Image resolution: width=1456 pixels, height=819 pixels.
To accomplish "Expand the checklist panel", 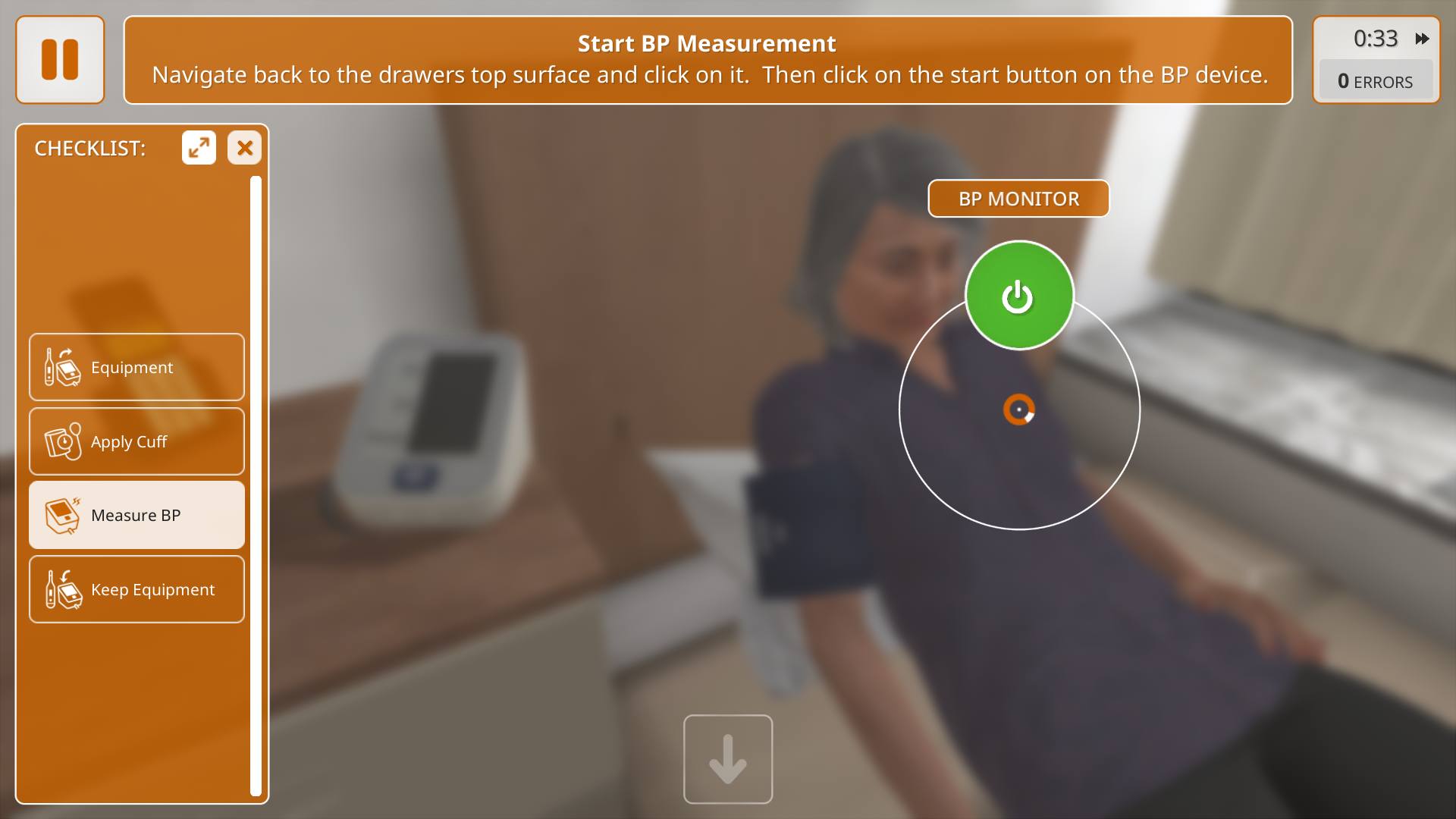I will (x=199, y=147).
